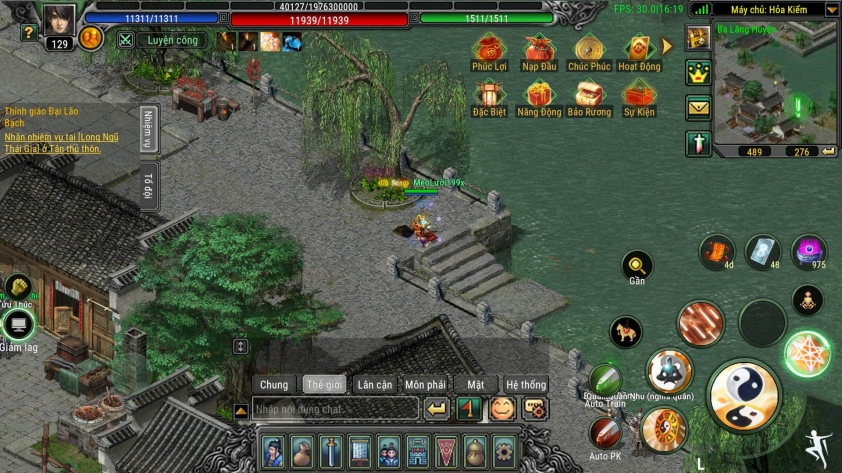Click the chat message input field
Viewport: 842px width, 473px height.
tap(333, 409)
